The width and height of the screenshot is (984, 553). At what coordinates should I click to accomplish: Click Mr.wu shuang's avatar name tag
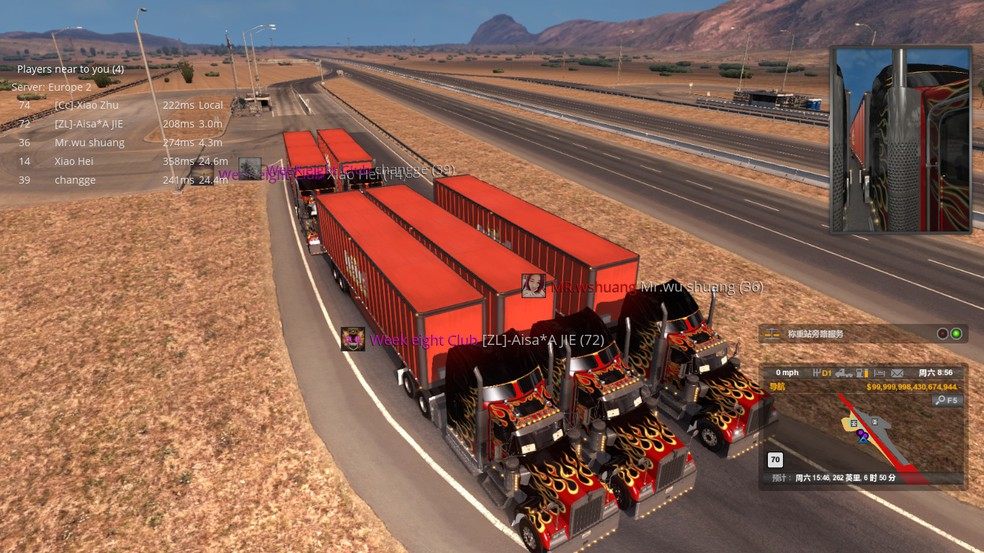534,286
